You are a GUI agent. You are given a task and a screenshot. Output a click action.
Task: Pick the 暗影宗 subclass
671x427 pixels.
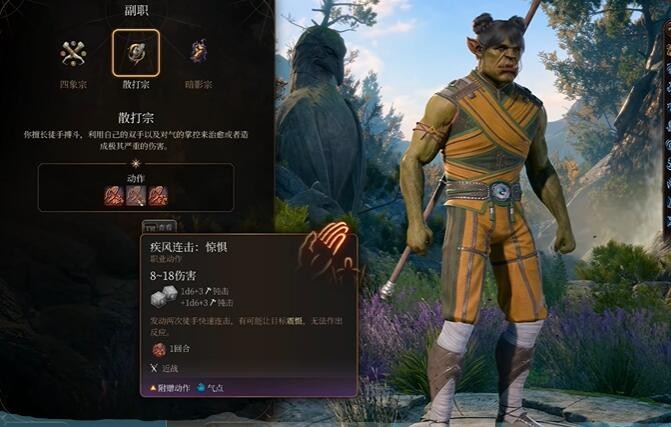[x=199, y=52]
